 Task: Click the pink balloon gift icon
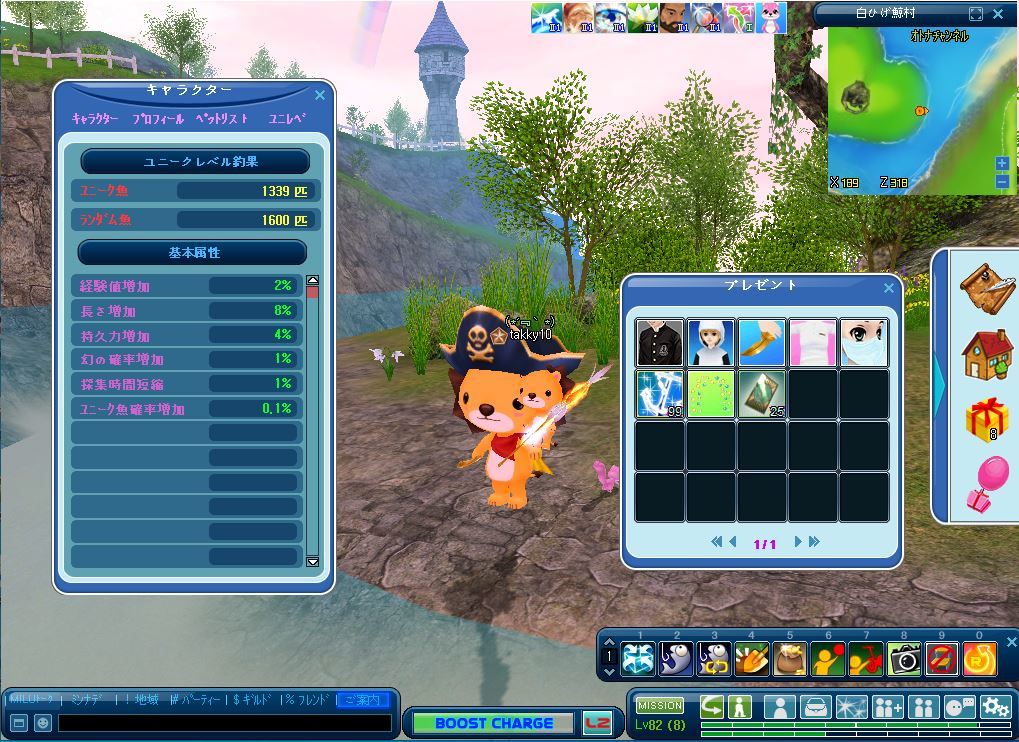click(986, 482)
